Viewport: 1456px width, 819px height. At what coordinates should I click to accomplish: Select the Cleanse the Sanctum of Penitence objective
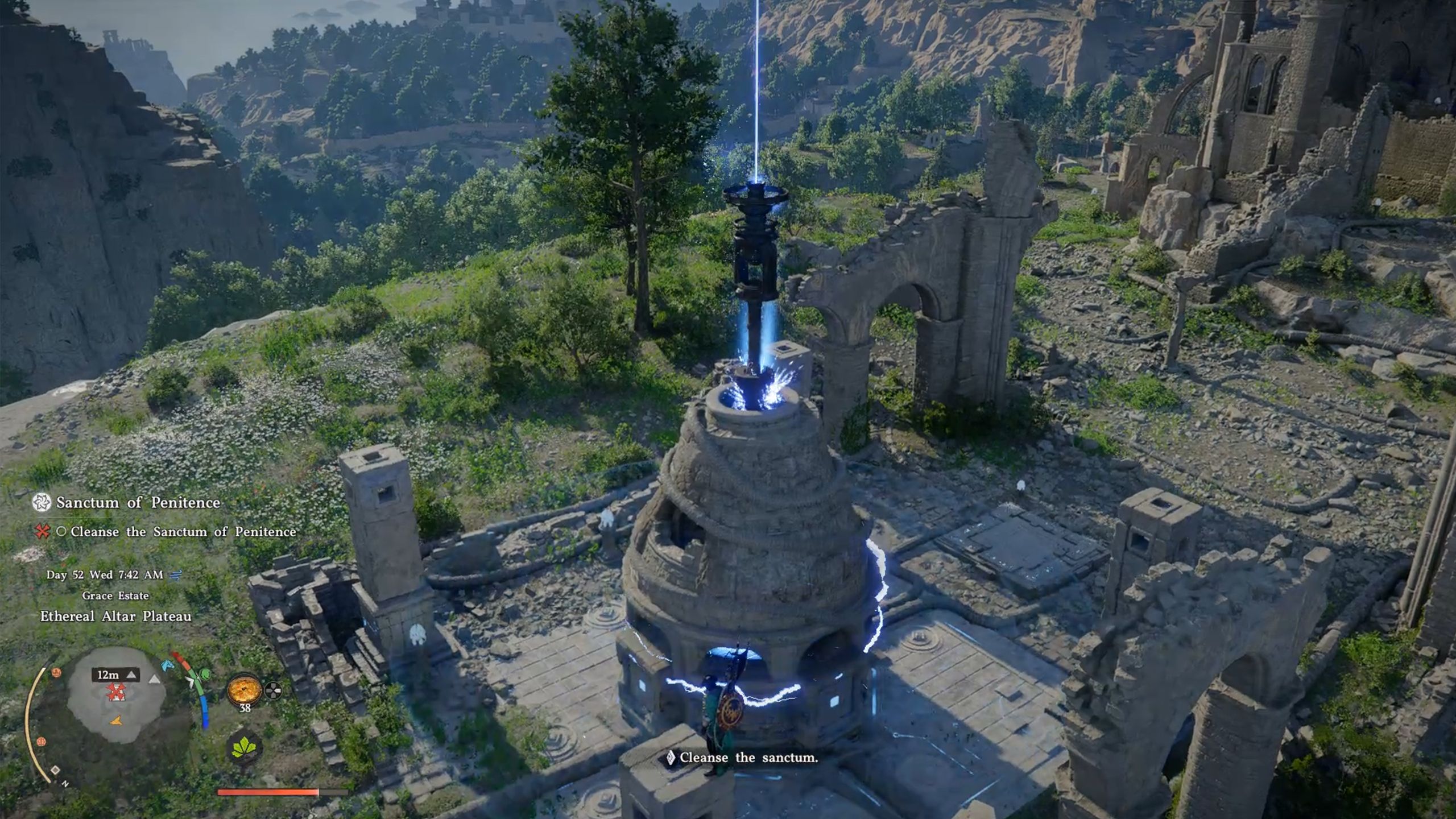click(x=183, y=532)
